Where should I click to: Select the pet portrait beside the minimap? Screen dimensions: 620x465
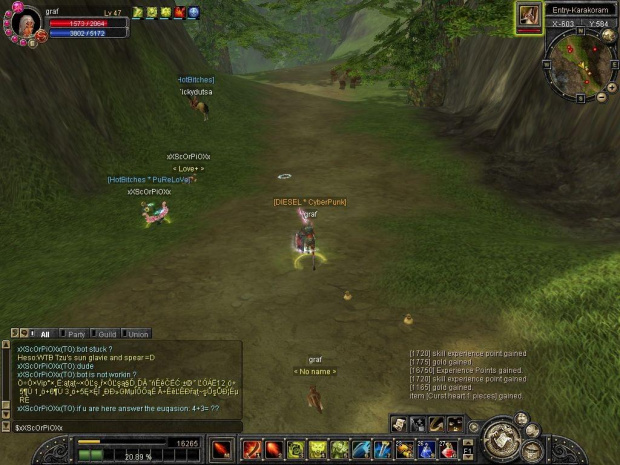(x=528, y=16)
